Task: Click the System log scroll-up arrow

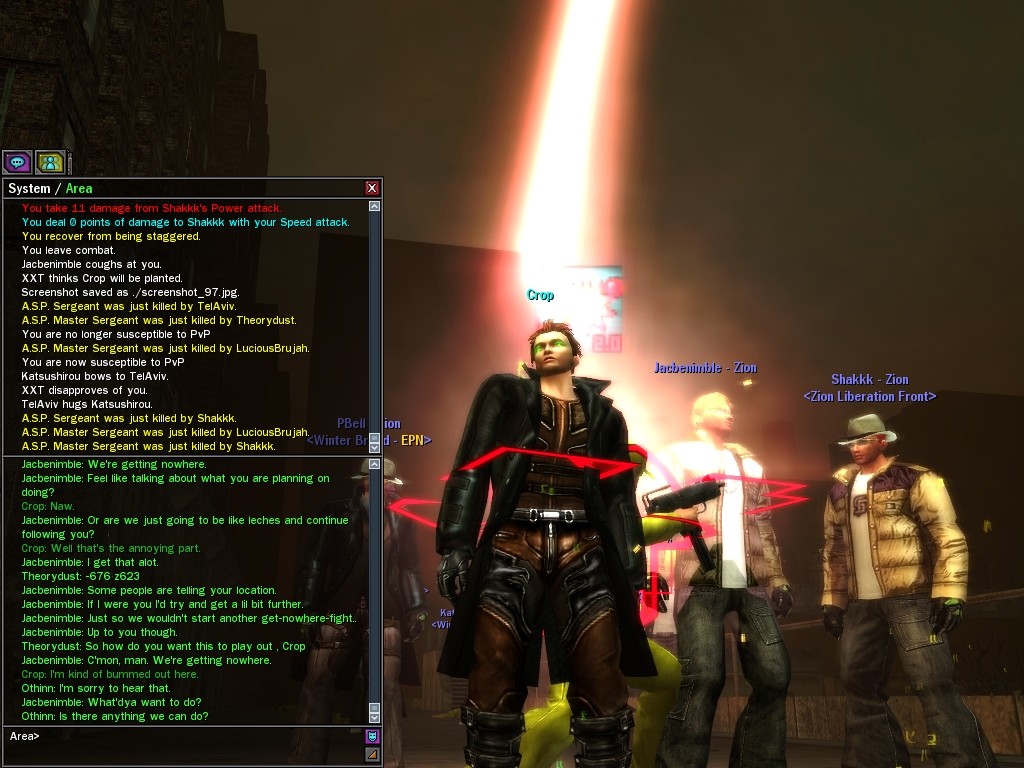Action: [x=375, y=207]
